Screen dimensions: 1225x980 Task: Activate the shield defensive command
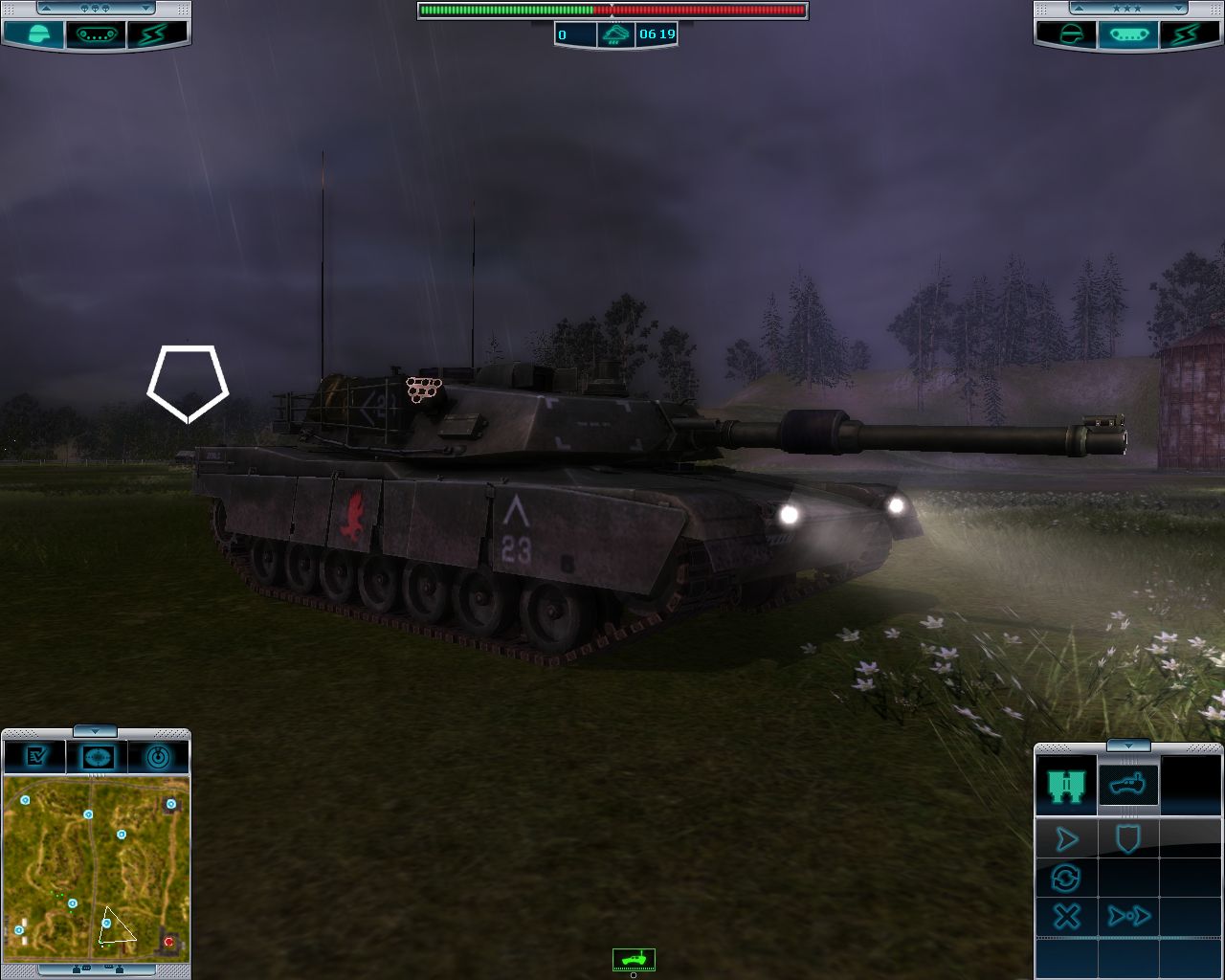[1128, 840]
